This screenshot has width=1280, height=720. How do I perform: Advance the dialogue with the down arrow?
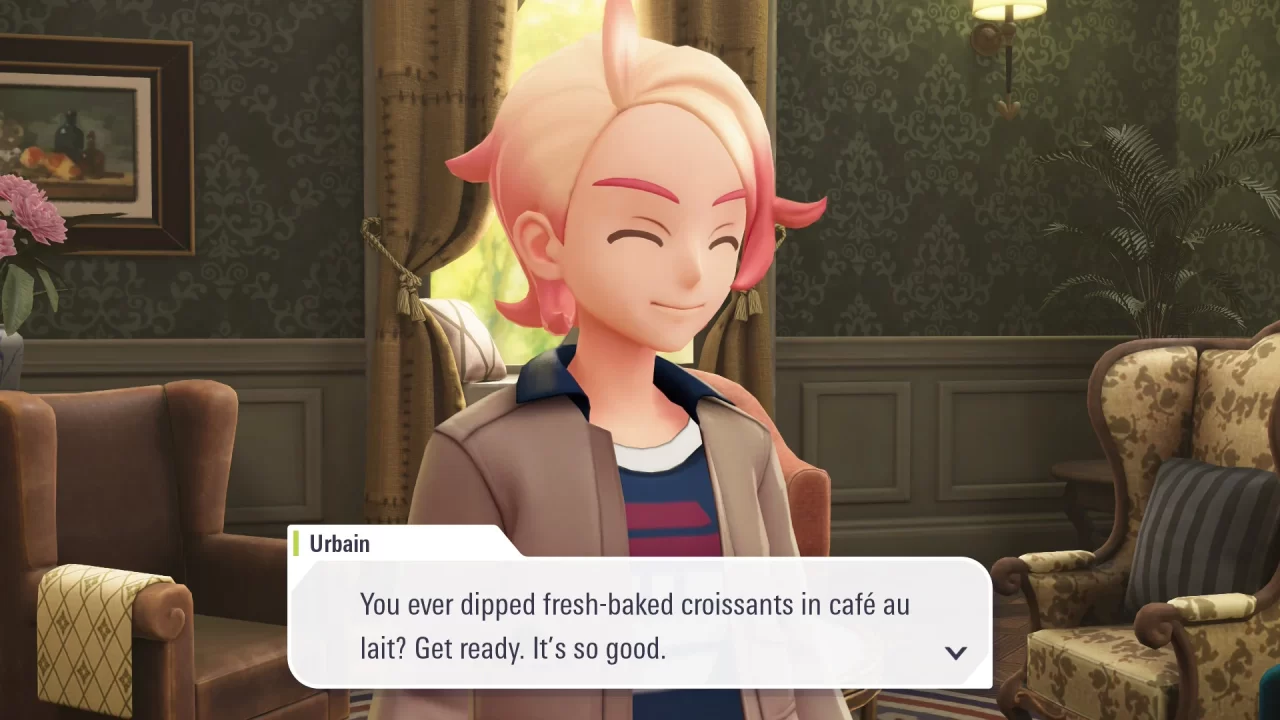click(x=956, y=652)
